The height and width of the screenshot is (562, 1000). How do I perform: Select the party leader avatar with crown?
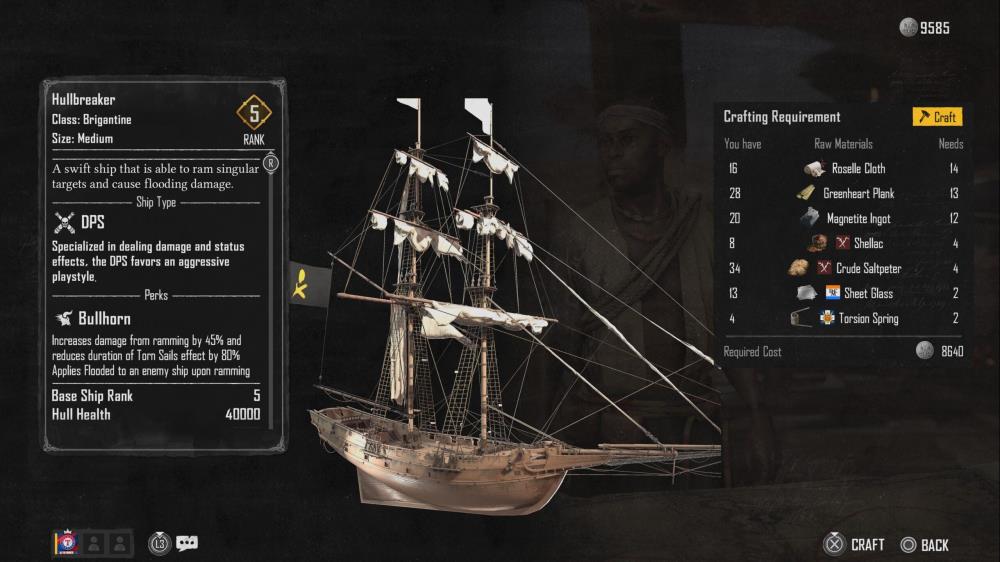[x=66, y=543]
